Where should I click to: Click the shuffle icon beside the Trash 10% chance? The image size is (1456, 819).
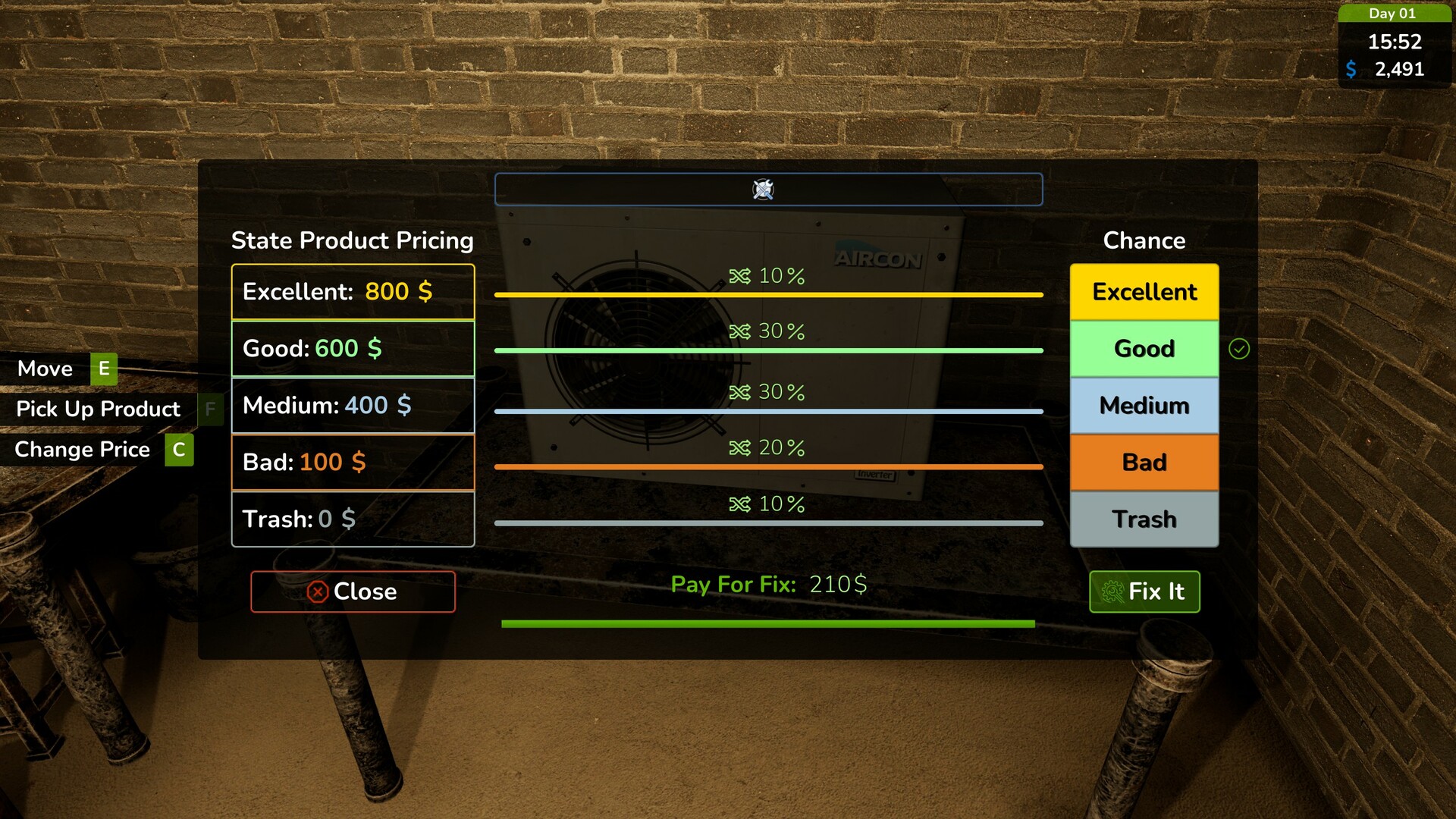pyautogui.click(x=741, y=503)
